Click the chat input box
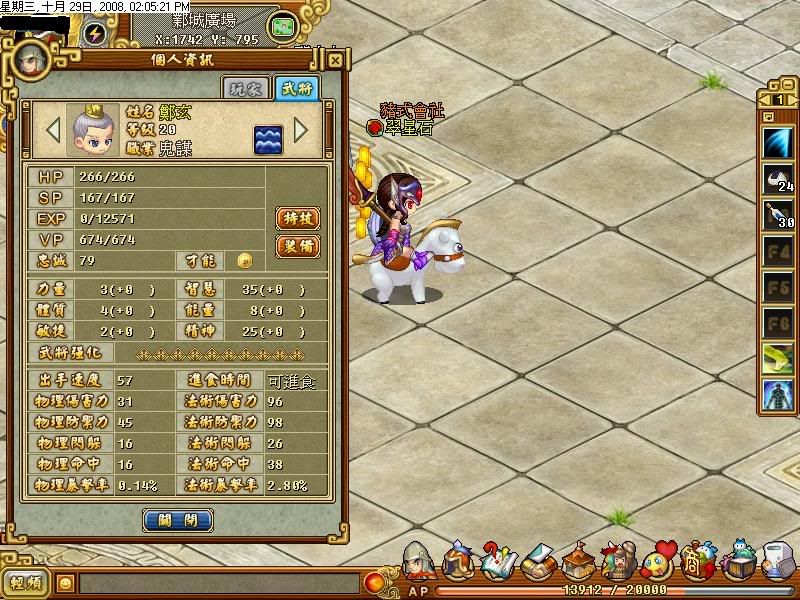 click(x=220, y=582)
